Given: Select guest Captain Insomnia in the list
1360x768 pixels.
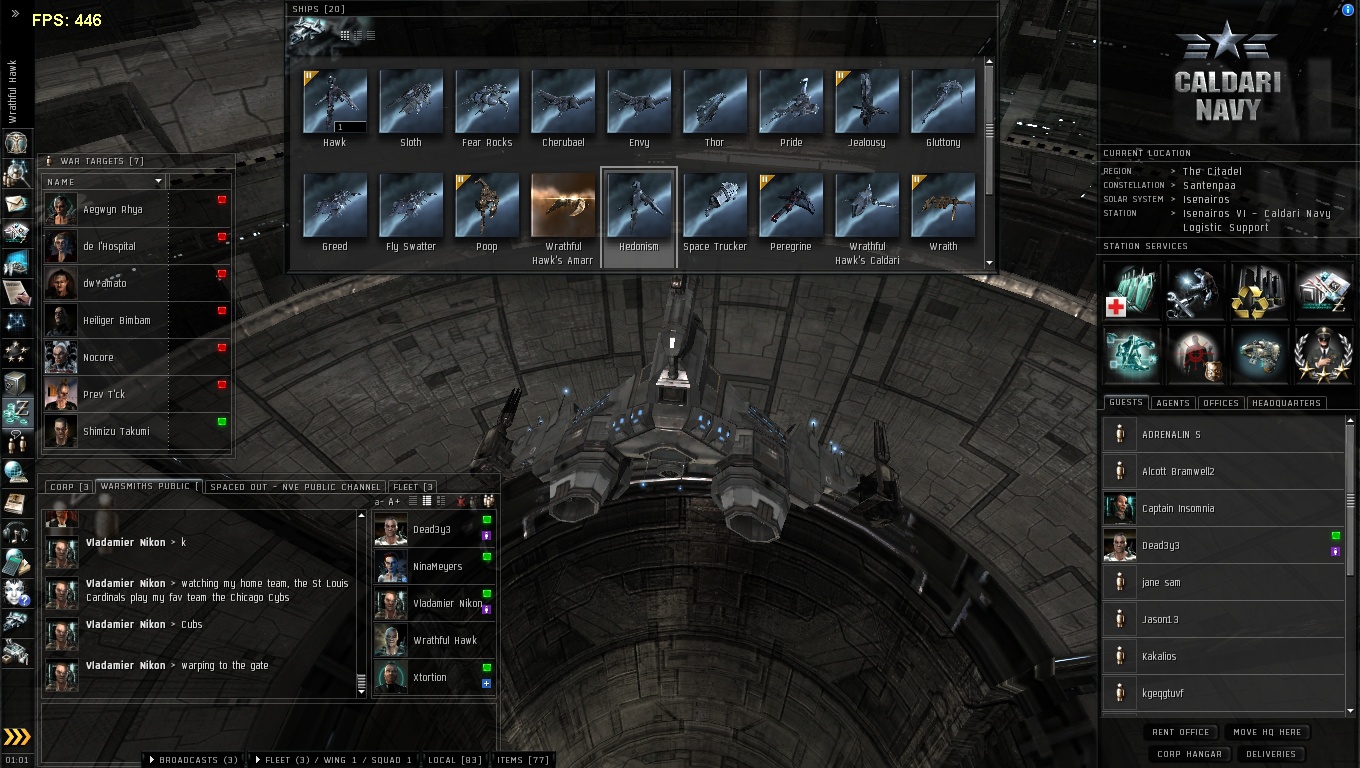Looking at the screenshot, I should 1178,509.
